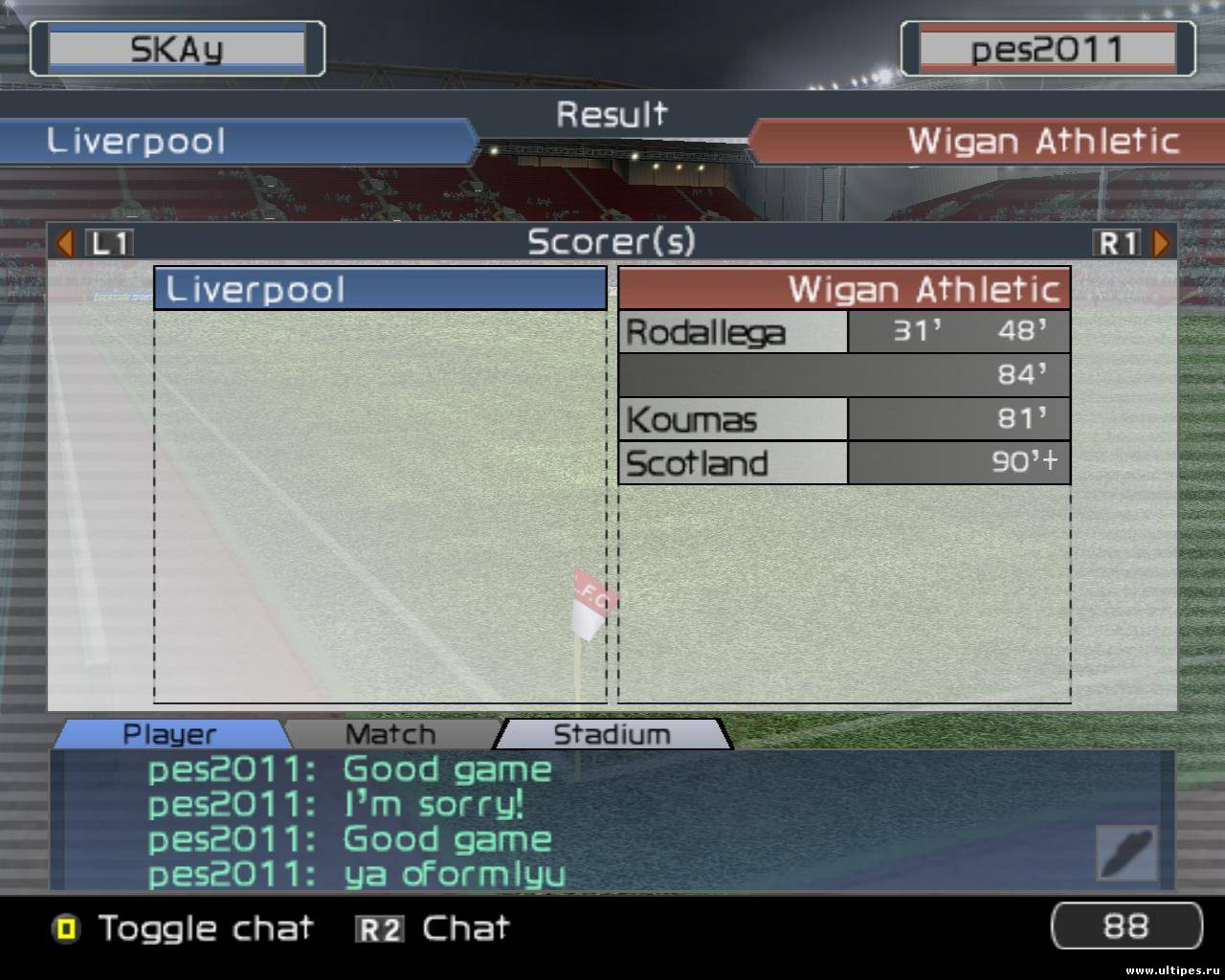Go to previous result page with left arrow
This screenshot has width=1225, height=980.
[65, 243]
